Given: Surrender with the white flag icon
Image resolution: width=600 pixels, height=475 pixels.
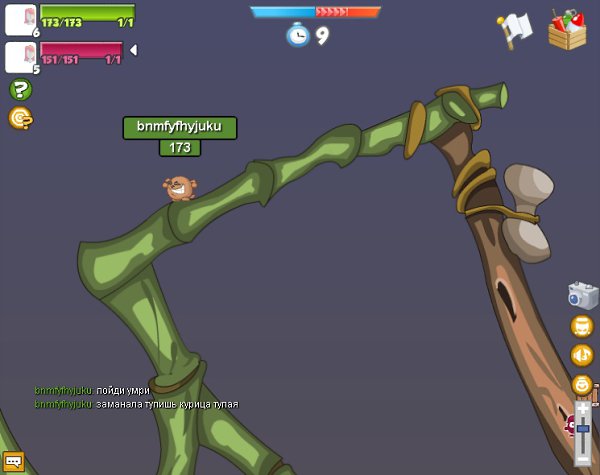Looking at the screenshot, I should [514, 30].
